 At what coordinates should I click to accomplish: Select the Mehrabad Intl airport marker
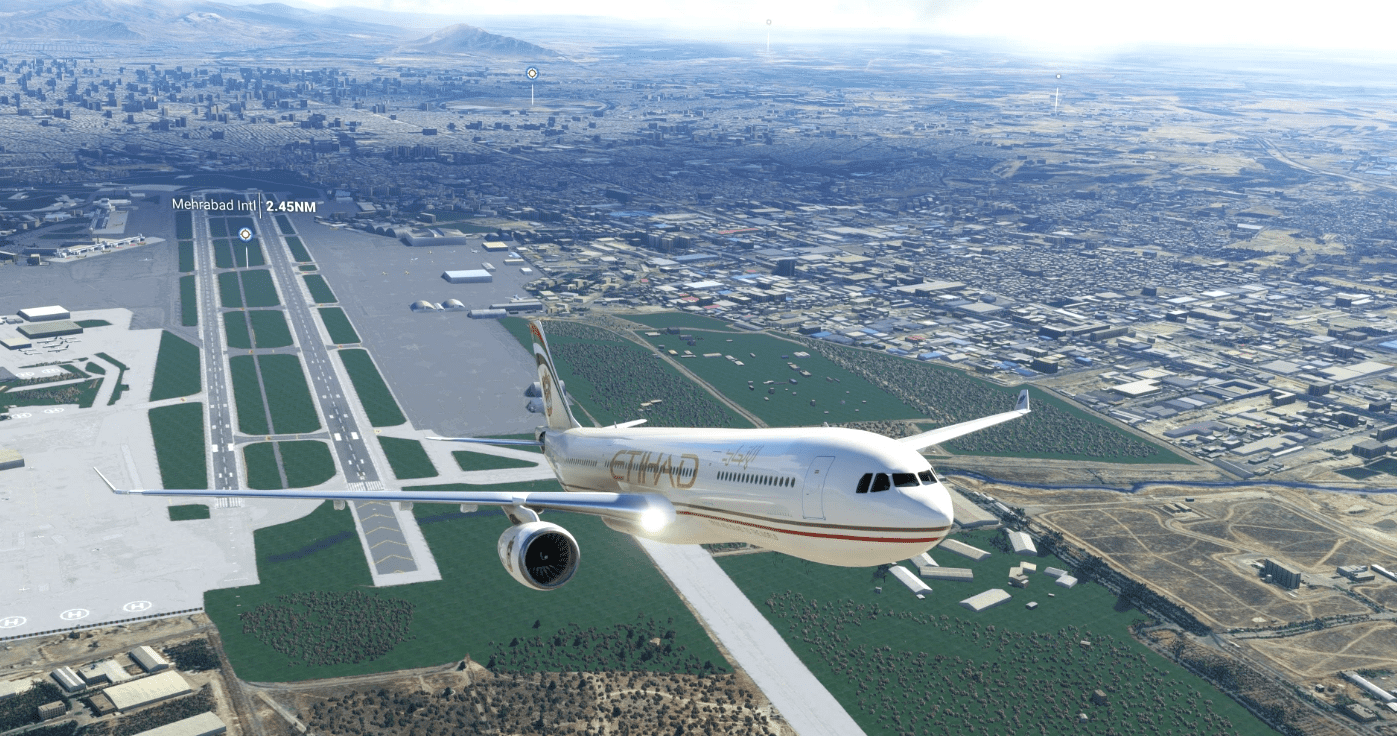tap(245, 234)
